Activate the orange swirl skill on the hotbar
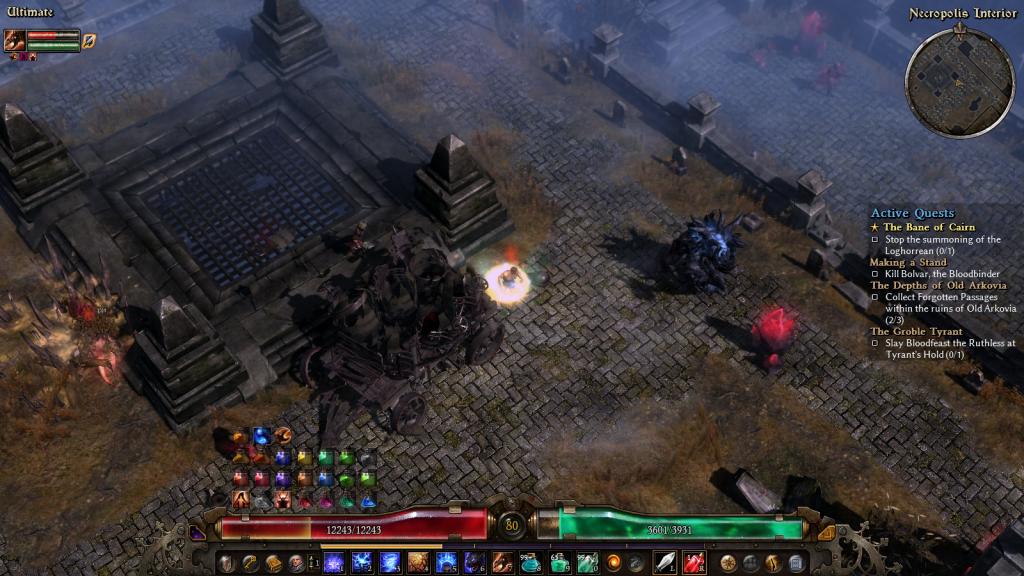Viewport: 1024px width, 576px height. pyautogui.click(x=613, y=562)
